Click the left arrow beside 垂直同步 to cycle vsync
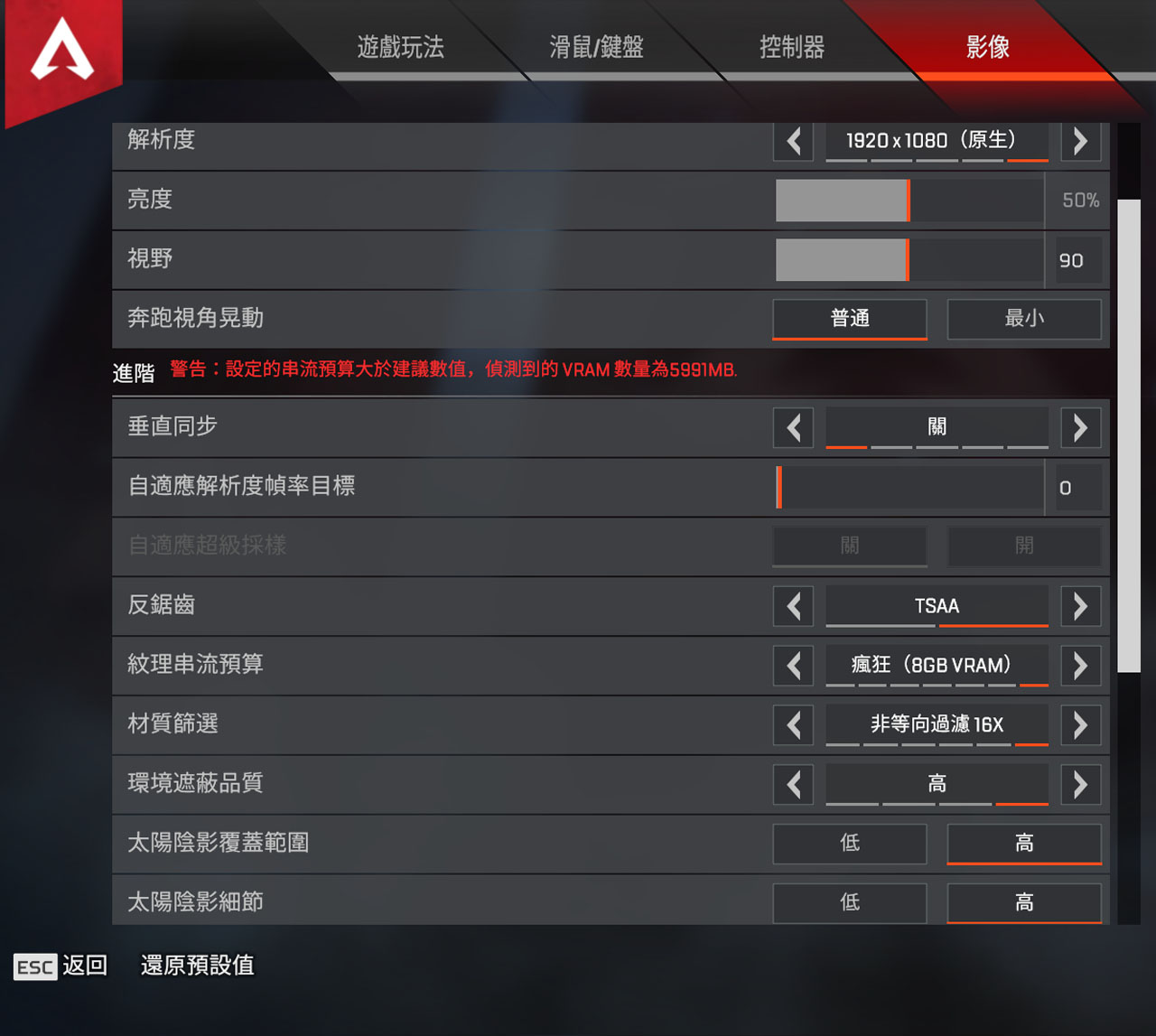Viewport: 1156px width, 1036px height. pyautogui.click(x=793, y=427)
